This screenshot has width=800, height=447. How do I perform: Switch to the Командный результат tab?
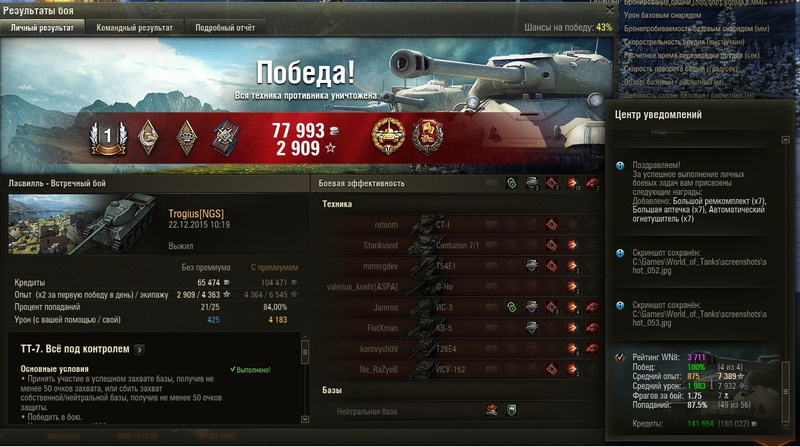[x=137, y=28]
